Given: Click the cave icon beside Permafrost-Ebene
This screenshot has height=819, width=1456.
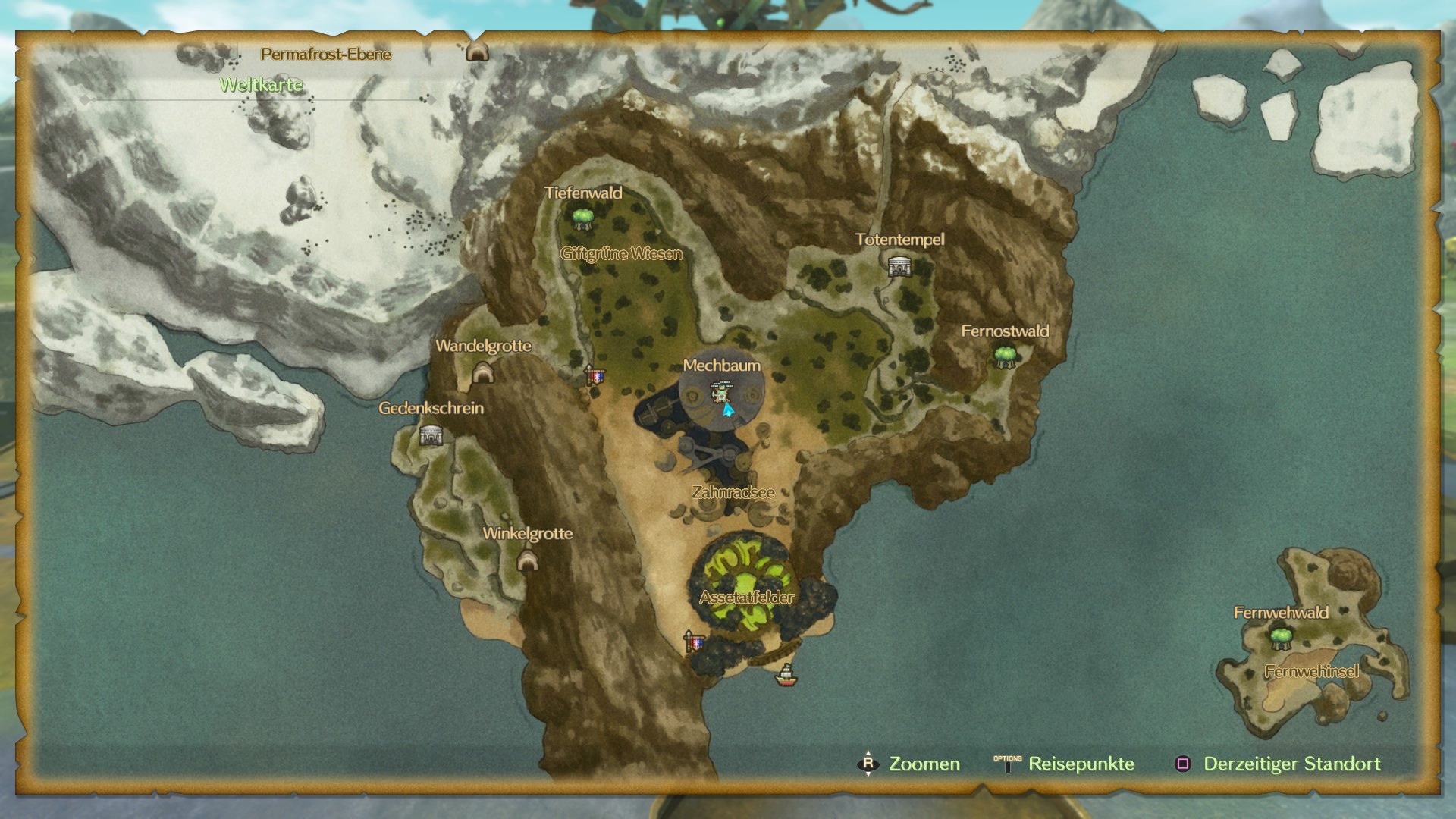Looking at the screenshot, I should pyautogui.click(x=476, y=52).
